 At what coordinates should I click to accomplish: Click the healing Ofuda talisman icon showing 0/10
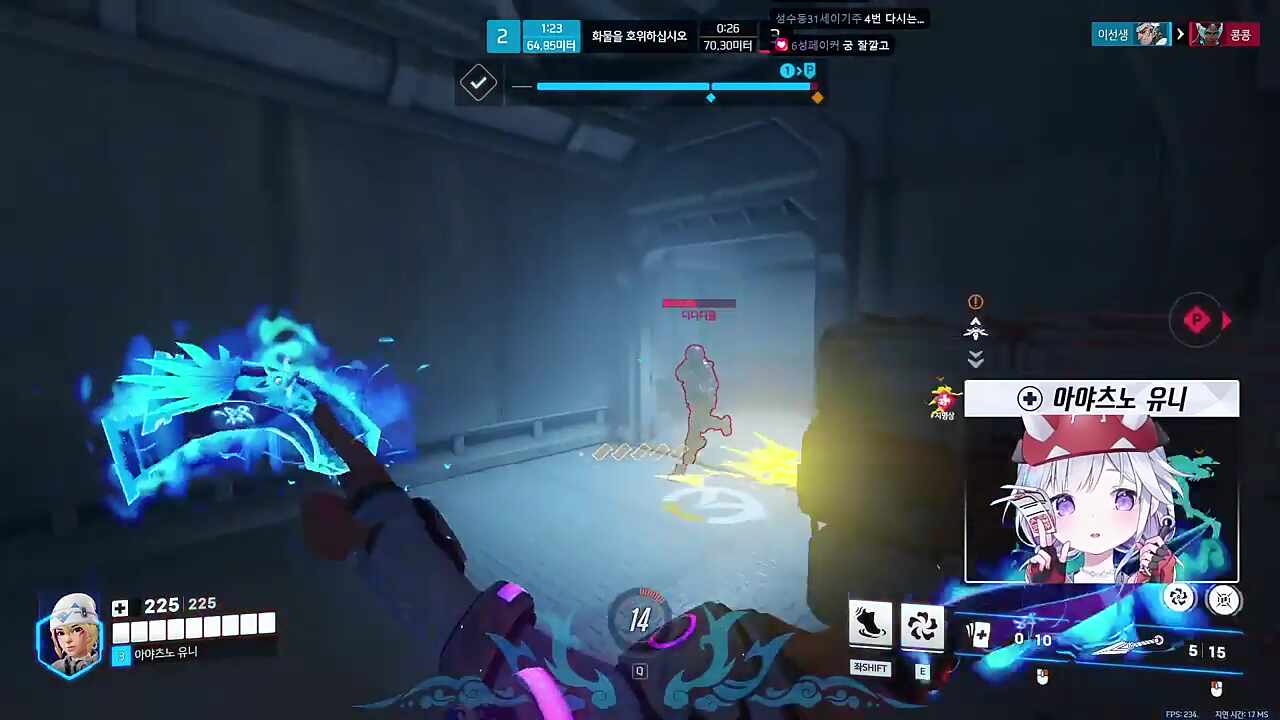[978, 635]
